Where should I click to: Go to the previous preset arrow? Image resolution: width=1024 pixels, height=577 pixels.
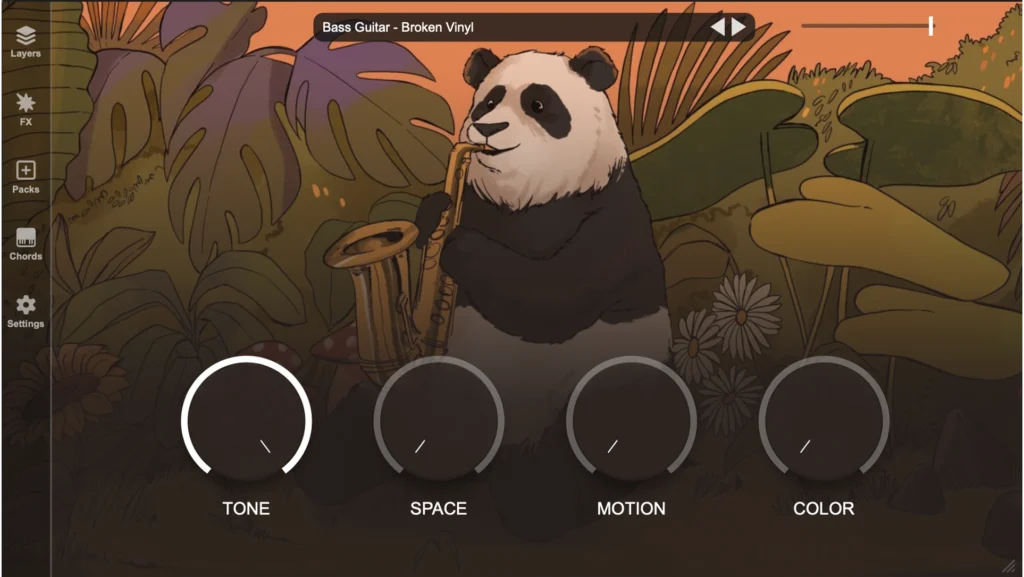click(718, 27)
